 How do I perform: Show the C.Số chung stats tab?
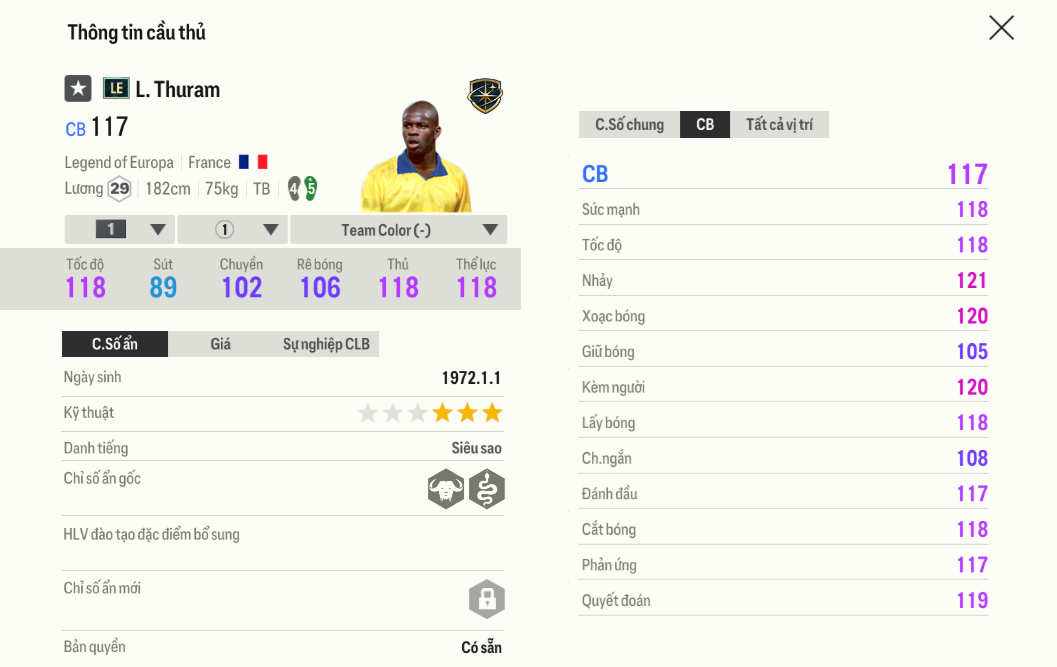630,125
